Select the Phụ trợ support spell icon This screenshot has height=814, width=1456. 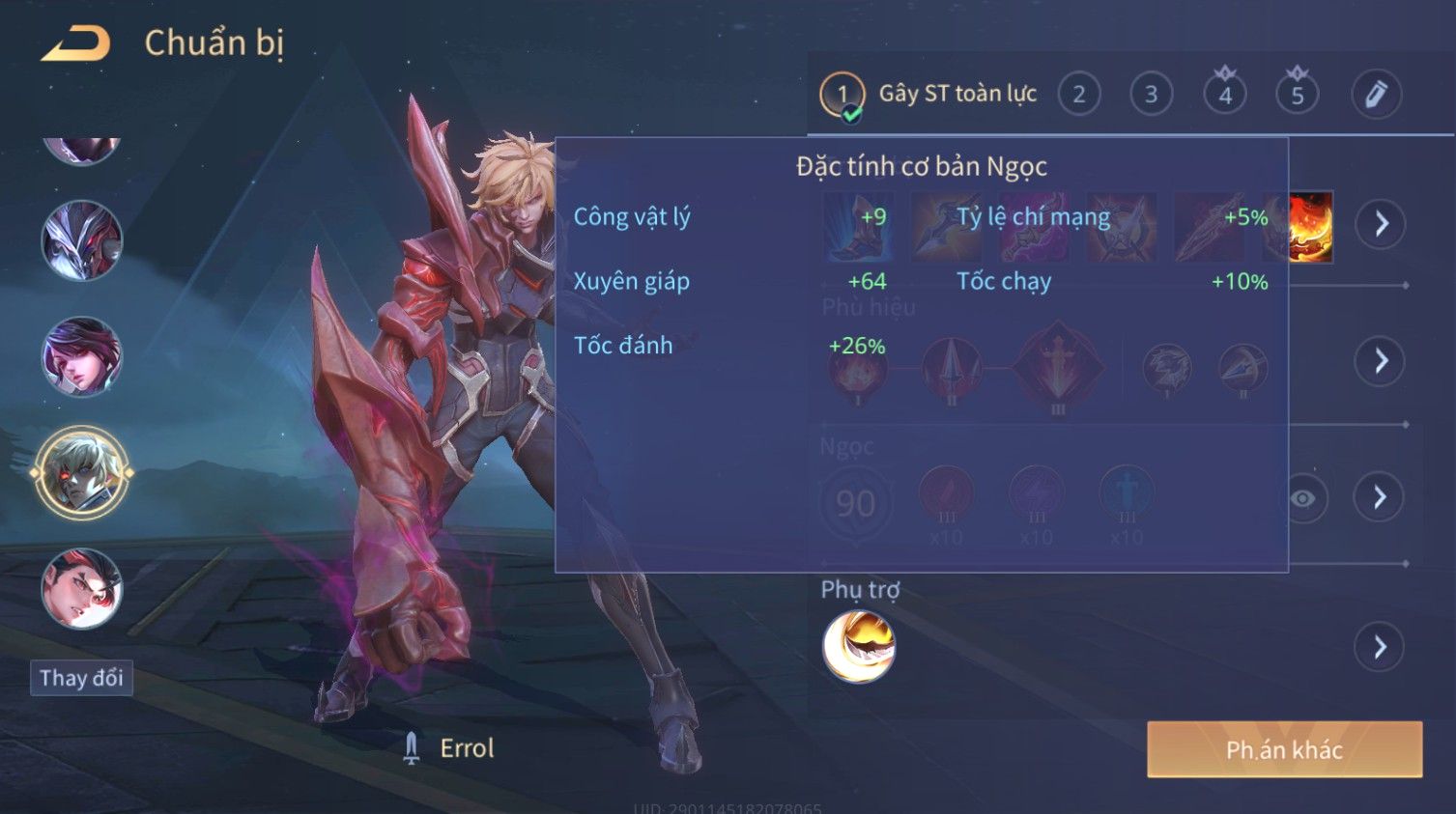click(858, 647)
